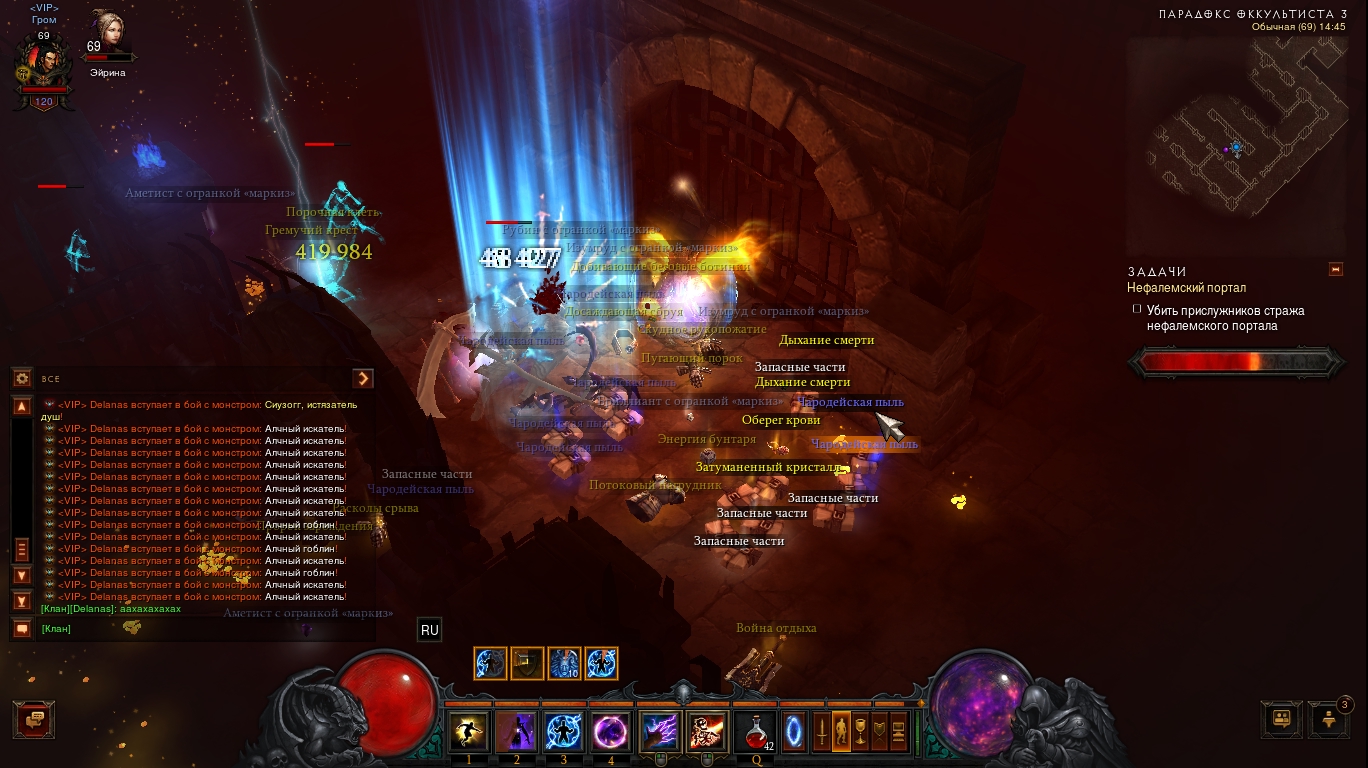Expand the chat window with the arrow button
Image resolution: width=1368 pixels, height=768 pixels.
coord(363,378)
